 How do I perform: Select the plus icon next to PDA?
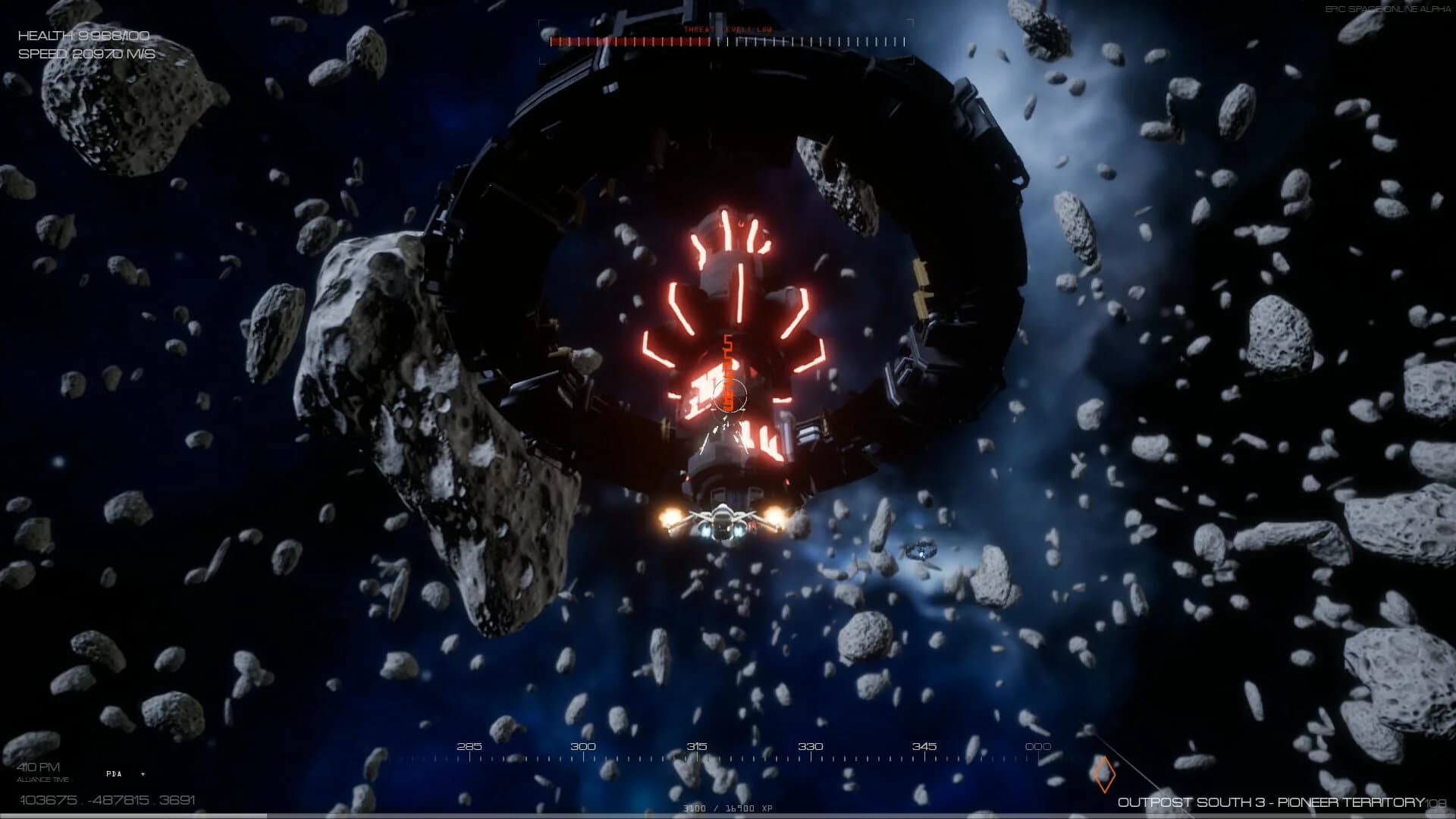143,774
